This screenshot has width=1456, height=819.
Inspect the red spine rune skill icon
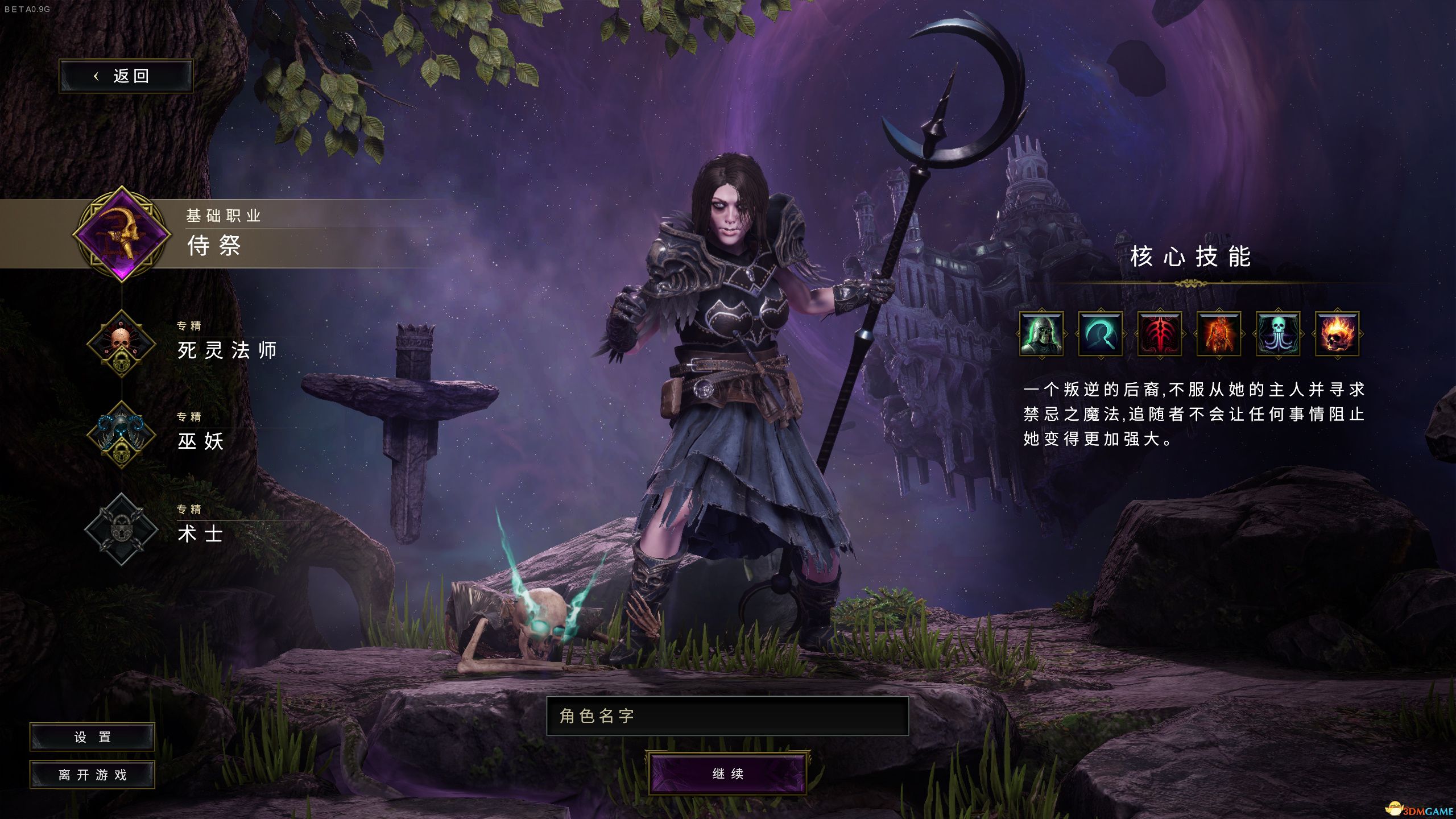pos(1160,334)
